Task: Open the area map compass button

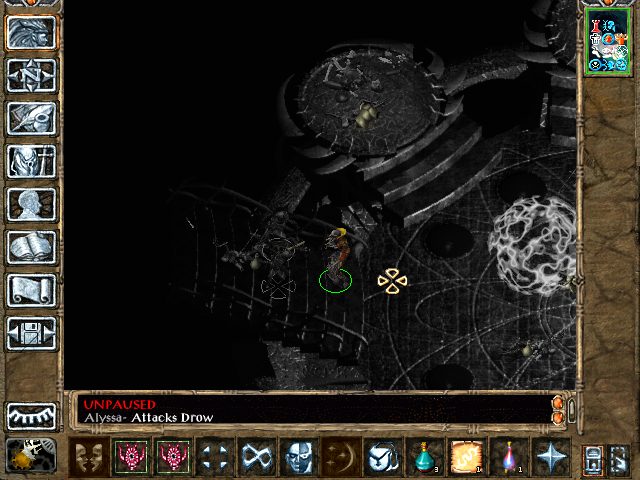Action: point(32,75)
